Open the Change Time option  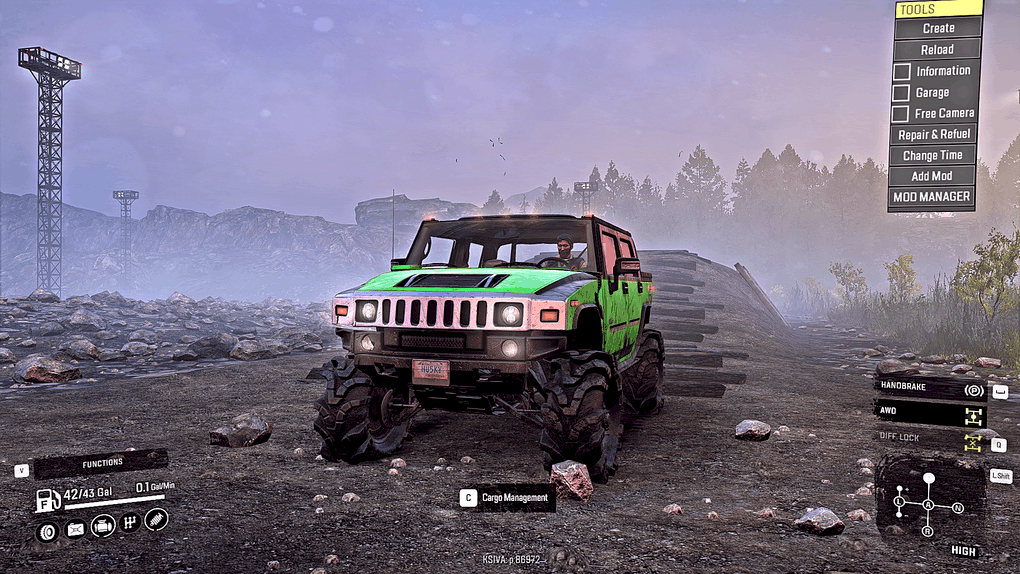point(933,155)
